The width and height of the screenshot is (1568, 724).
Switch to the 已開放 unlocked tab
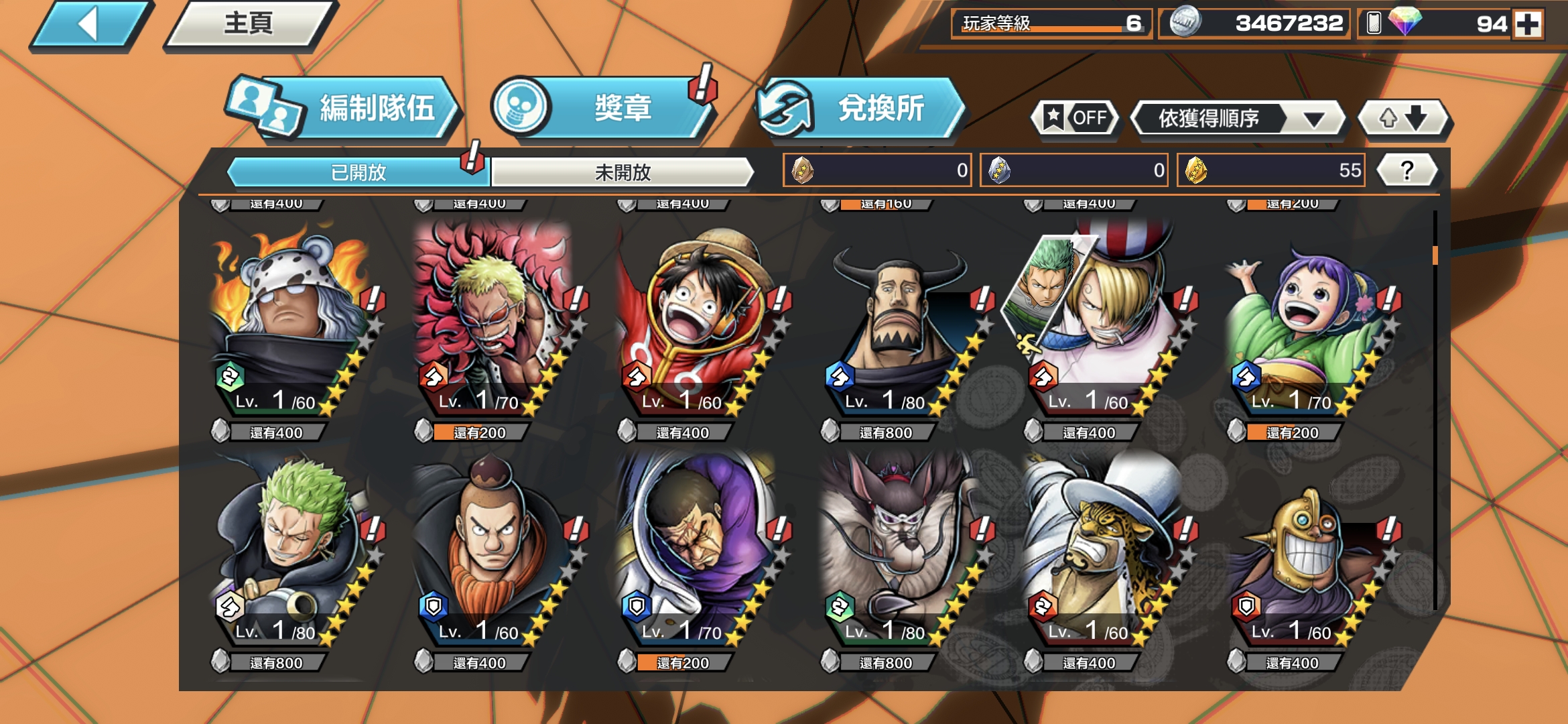pyautogui.click(x=358, y=172)
